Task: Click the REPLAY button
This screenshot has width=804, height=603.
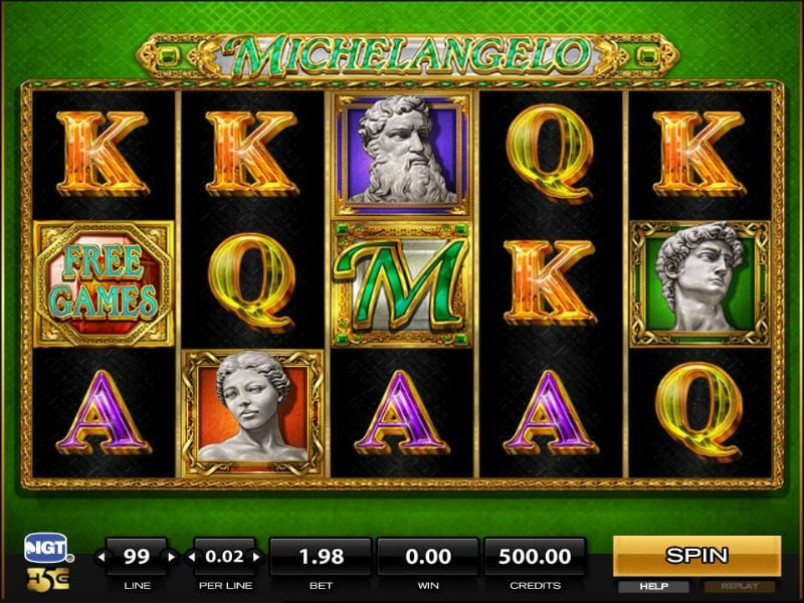Action: click(x=739, y=586)
